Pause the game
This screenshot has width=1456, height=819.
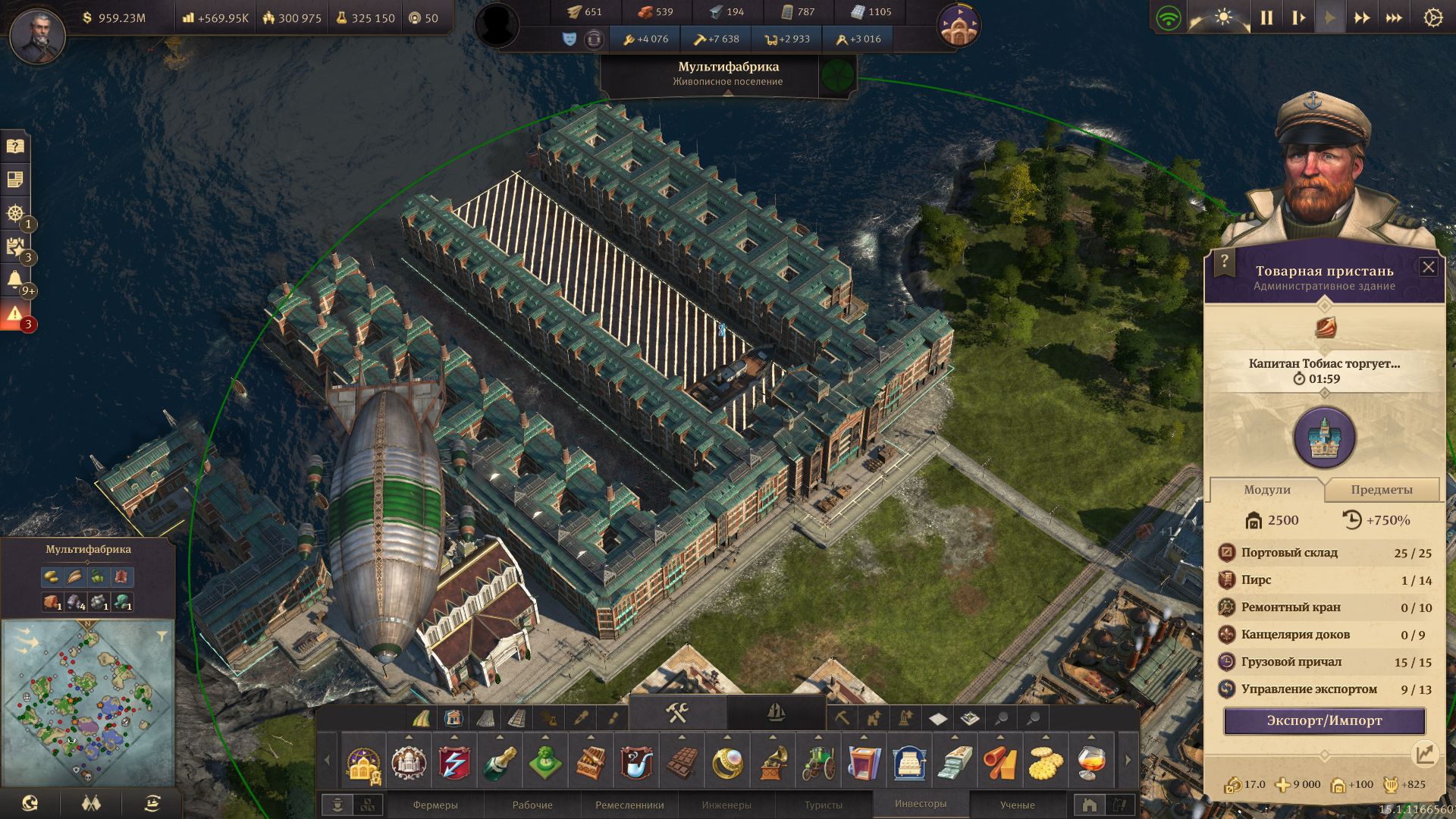pyautogui.click(x=1266, y=18)
